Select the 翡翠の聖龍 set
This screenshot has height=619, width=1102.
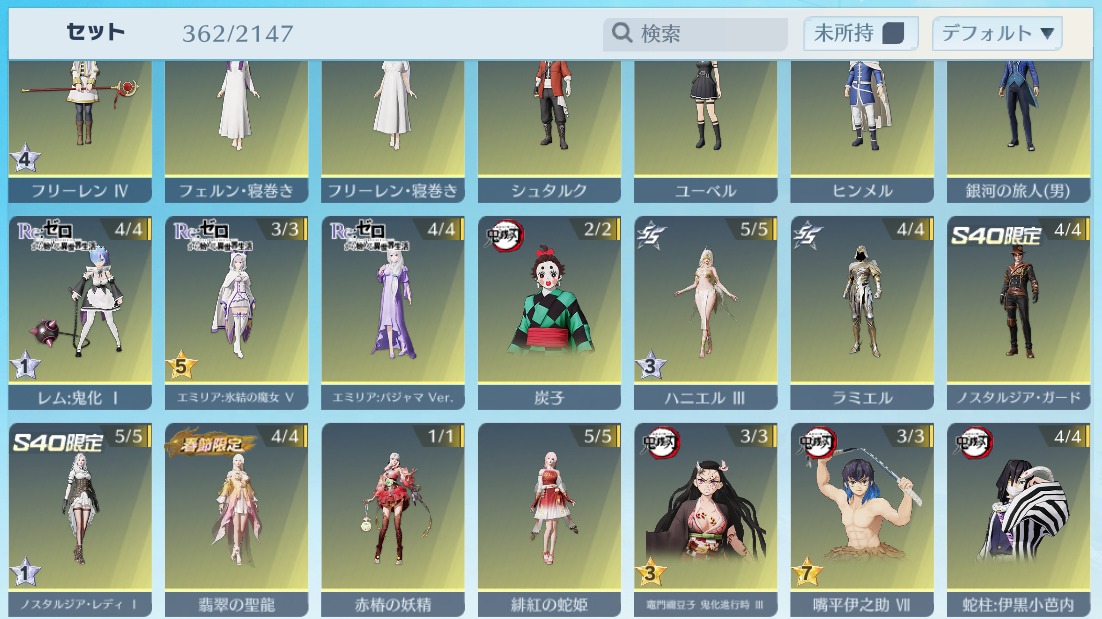point(237,517)
